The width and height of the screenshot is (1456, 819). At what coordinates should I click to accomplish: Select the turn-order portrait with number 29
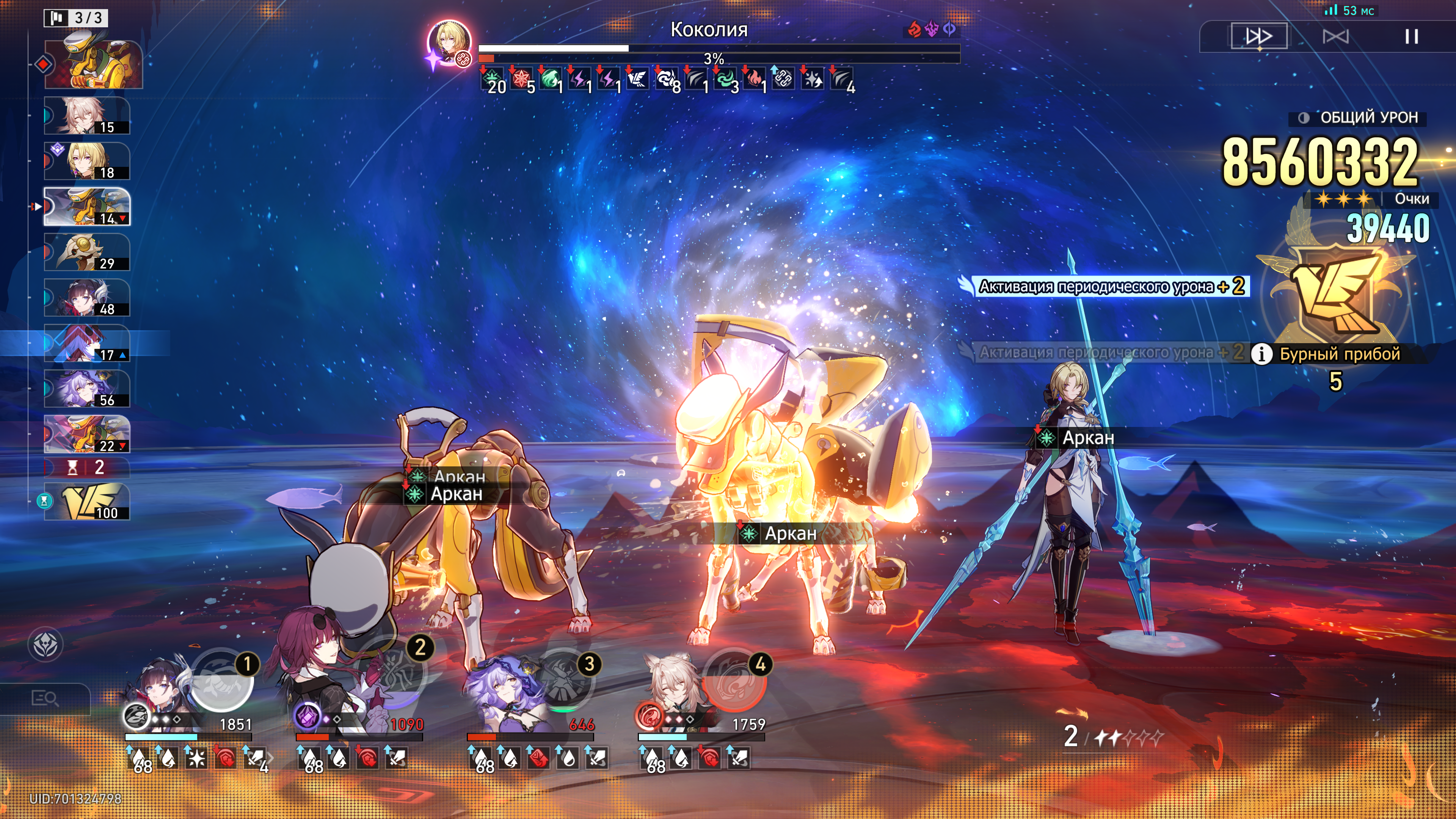[x=87, y=252]
